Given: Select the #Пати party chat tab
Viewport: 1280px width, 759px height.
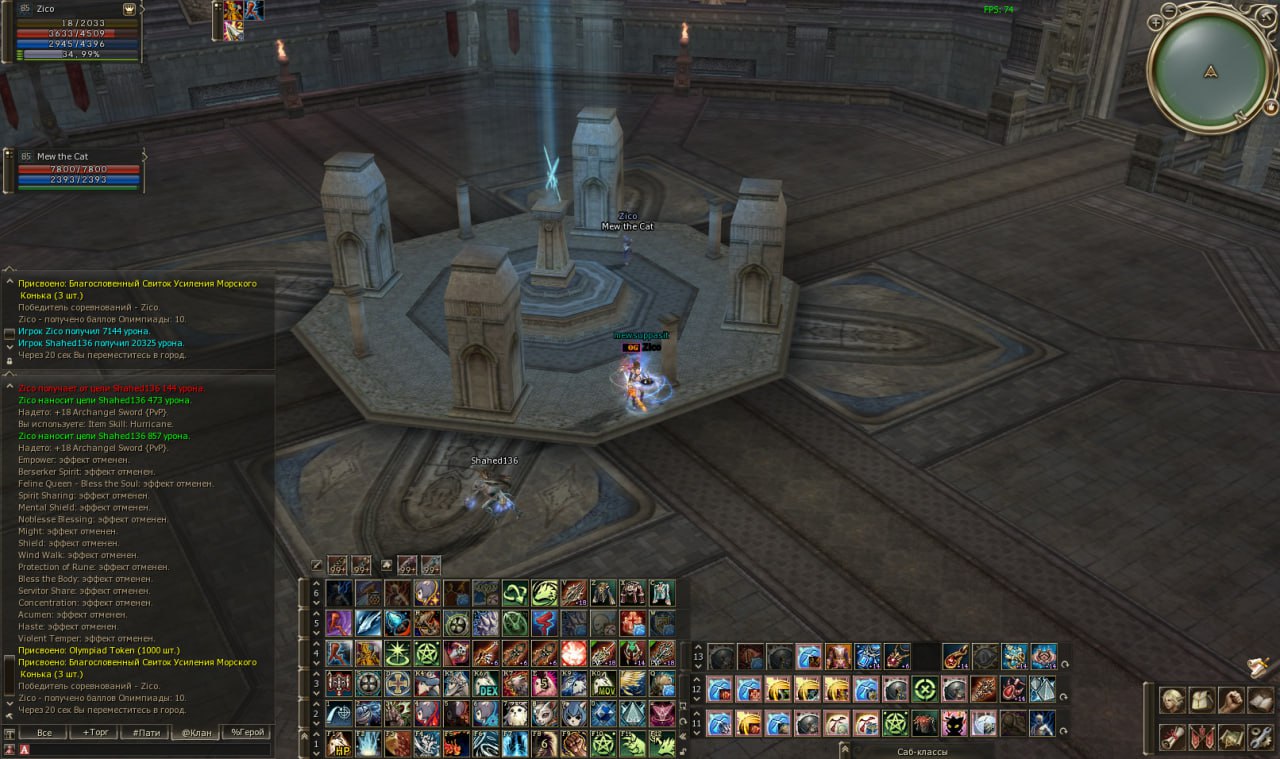Looking at the screenshot, I should pyautogui.click(x=144, y=733).
